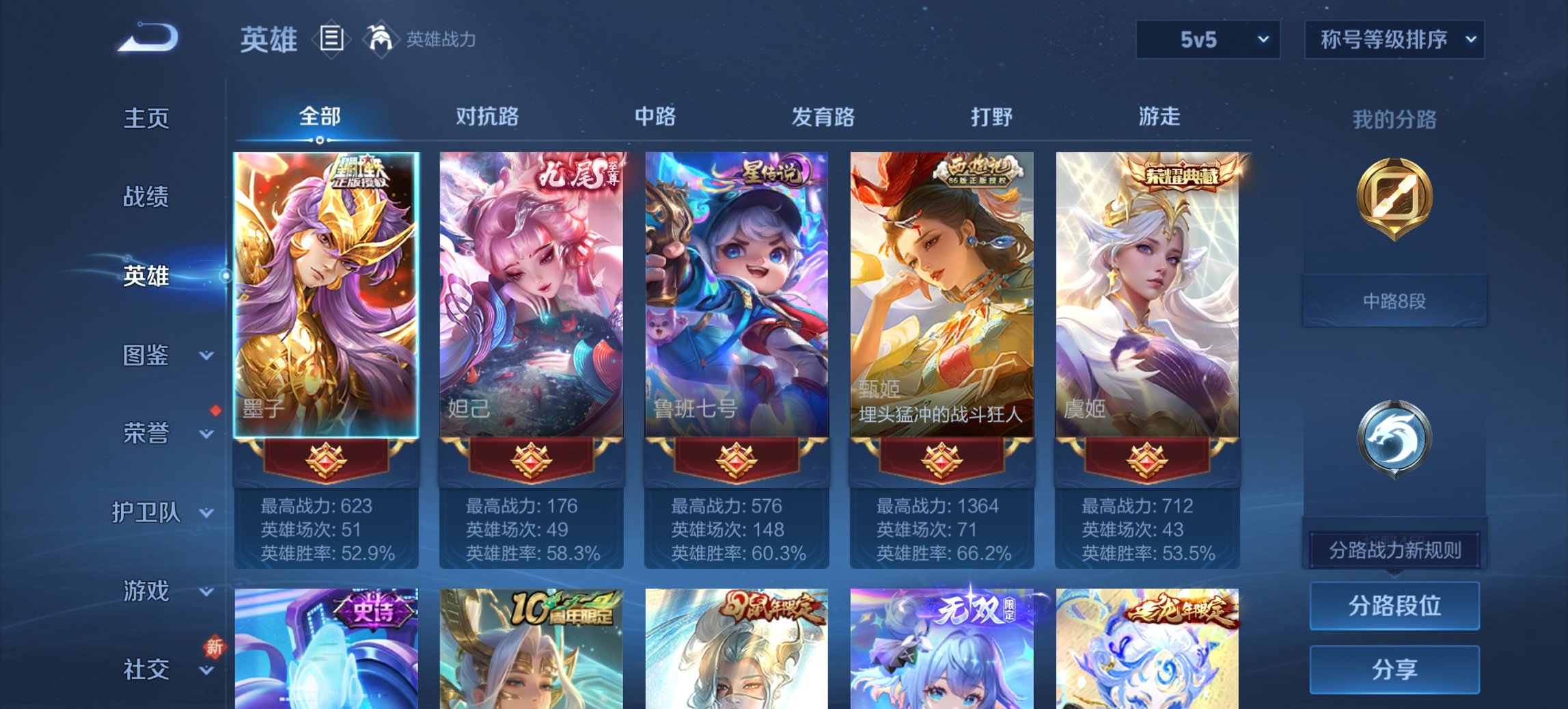Open 社交 from the sidebar menu
Viewport: 1568px width, 709px height.
pos(146,671)
